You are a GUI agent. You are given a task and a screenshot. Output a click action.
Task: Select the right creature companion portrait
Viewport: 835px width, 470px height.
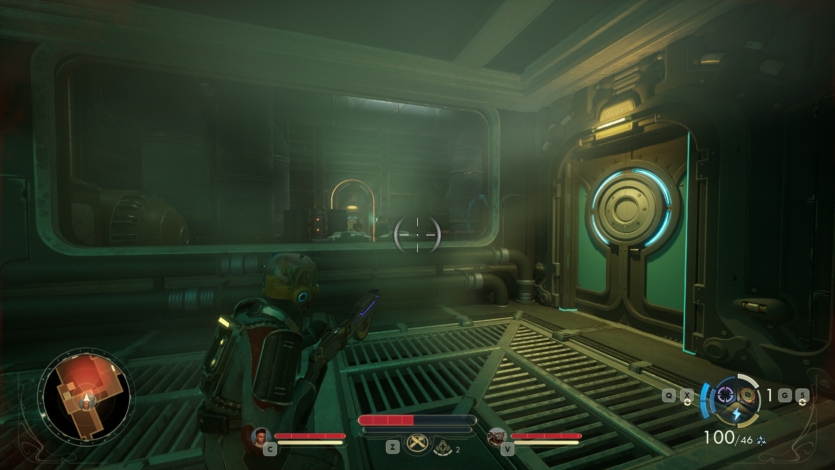coord(497,436)
